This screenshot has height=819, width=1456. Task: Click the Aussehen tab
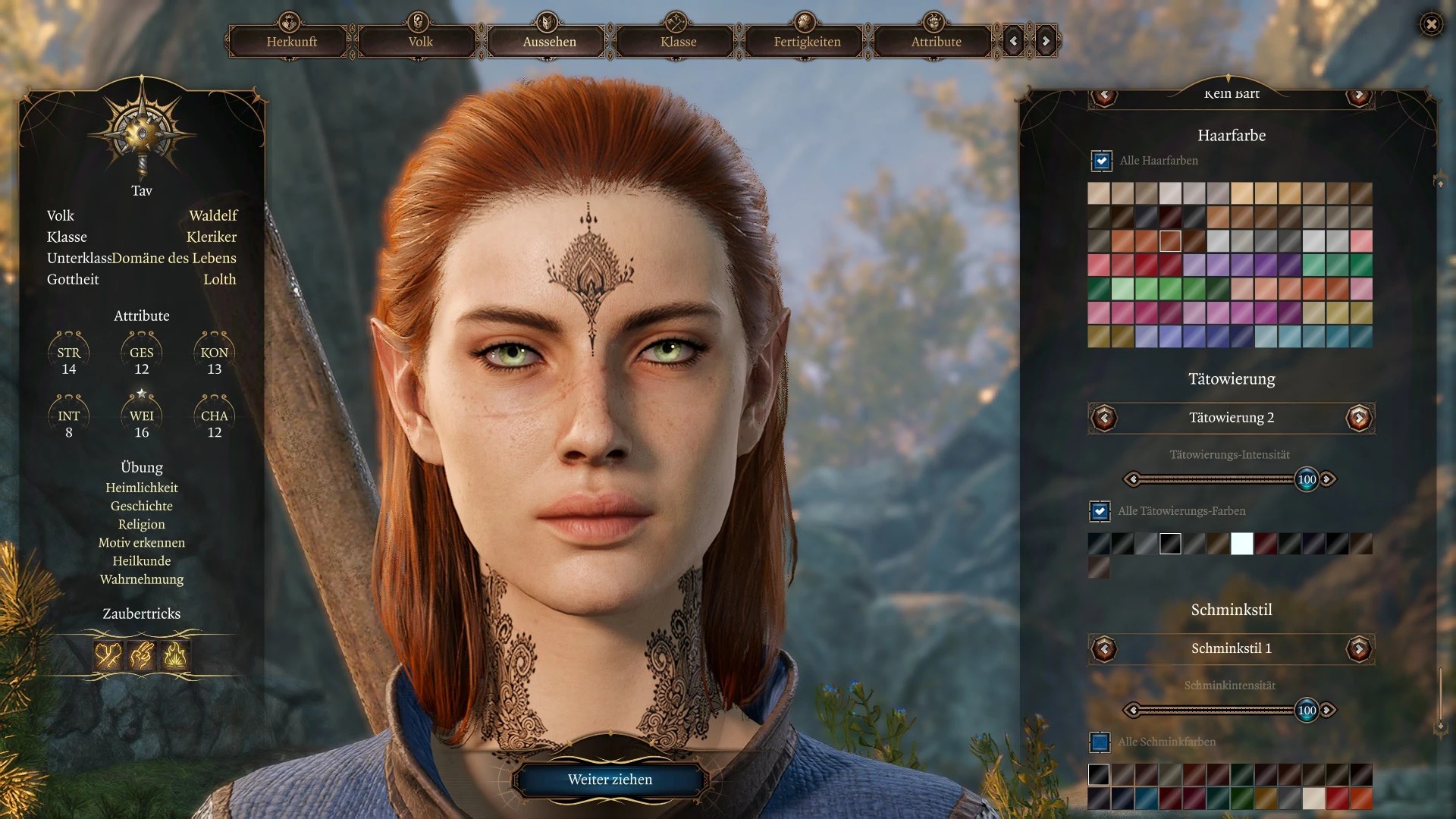pos(549,42)
